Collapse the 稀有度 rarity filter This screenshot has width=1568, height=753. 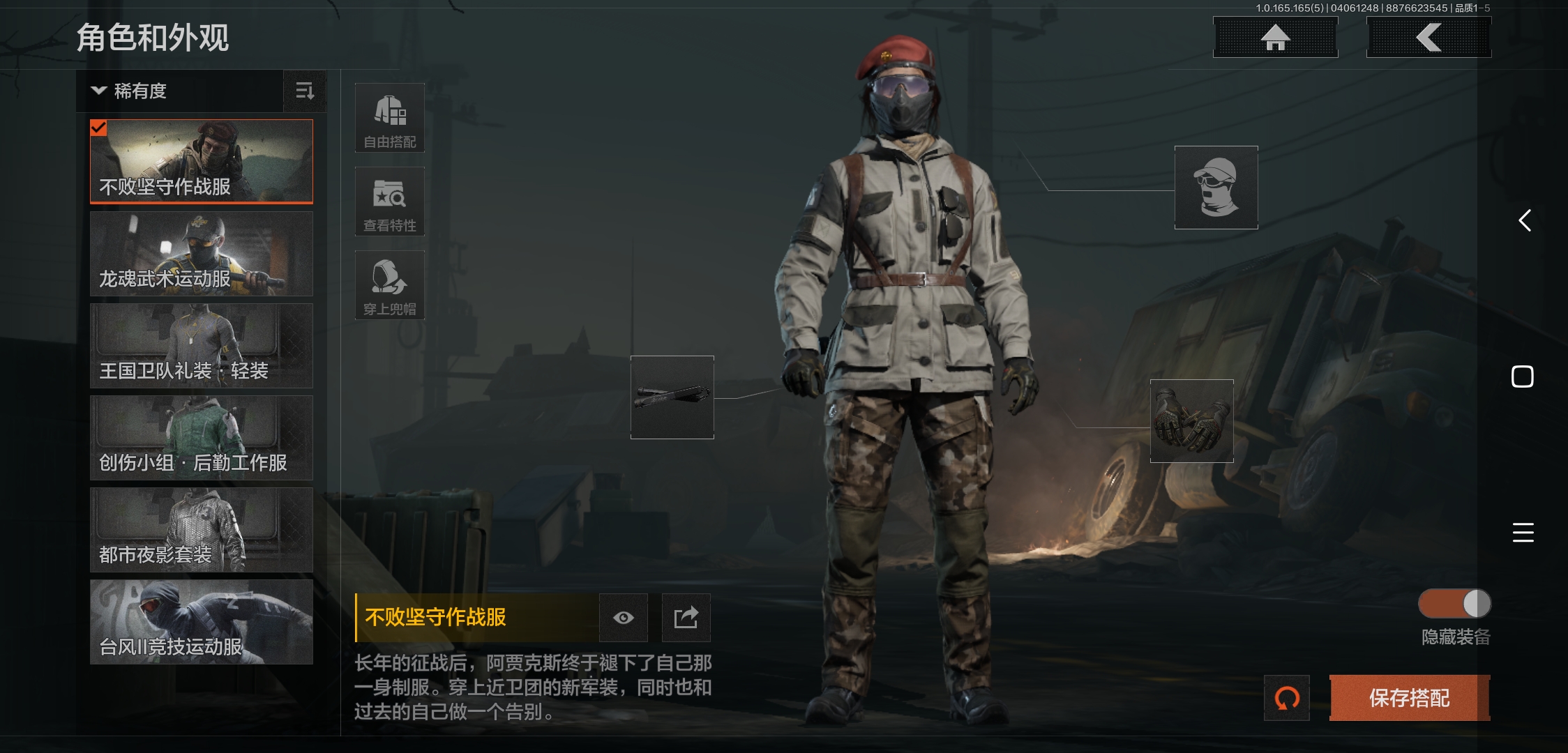pyautogui.click(x=98, y=91)
